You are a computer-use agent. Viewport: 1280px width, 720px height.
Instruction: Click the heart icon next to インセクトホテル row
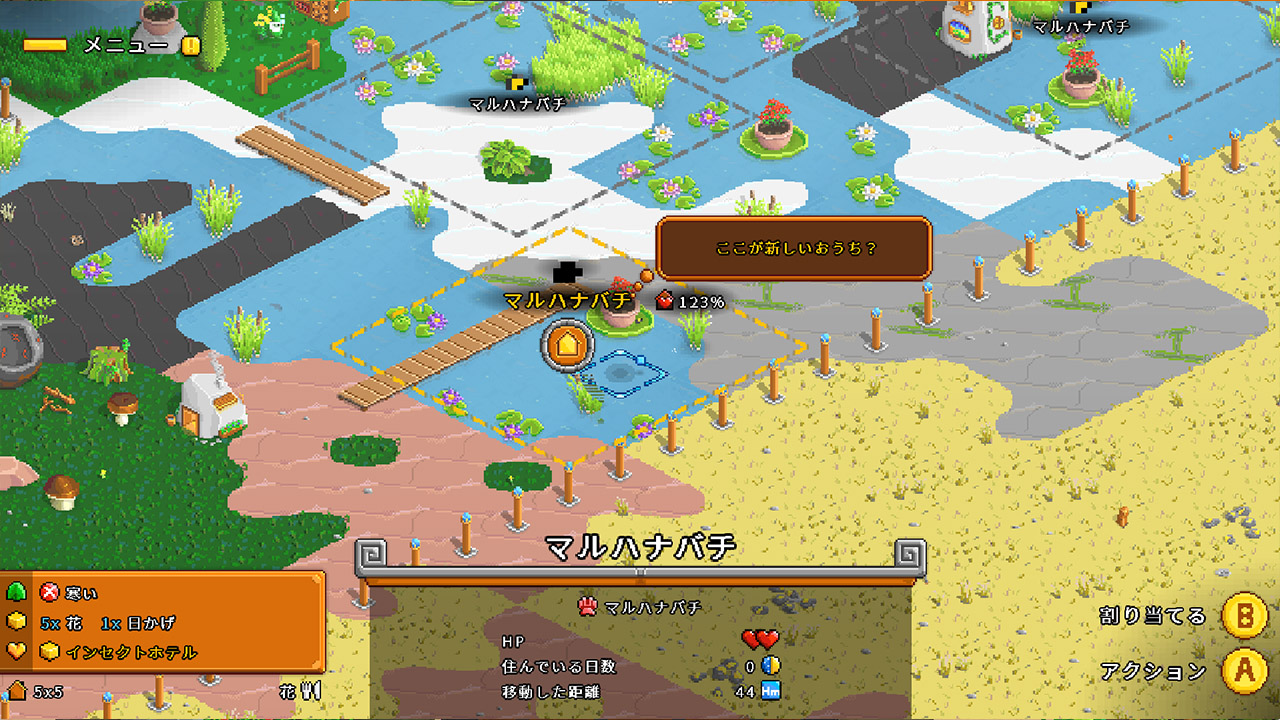coord(15,650)
